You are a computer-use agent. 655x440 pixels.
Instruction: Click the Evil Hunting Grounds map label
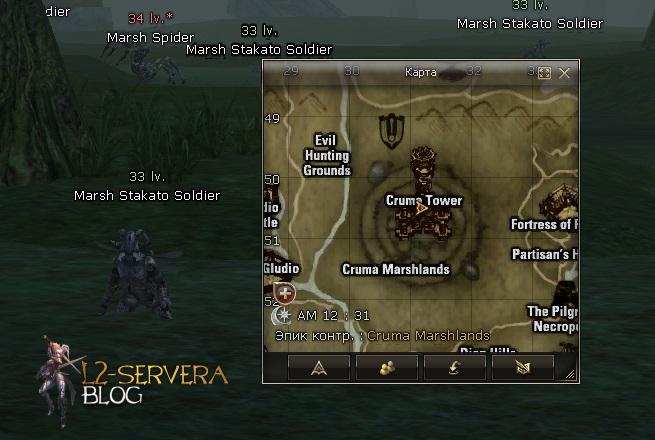tap(327, 155)
